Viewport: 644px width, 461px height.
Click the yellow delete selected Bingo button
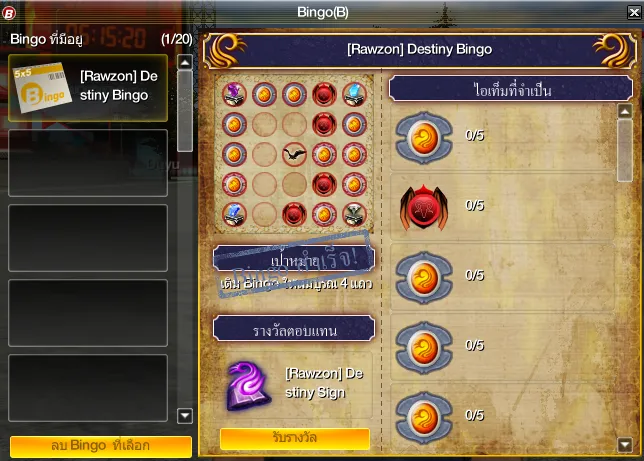point(100,446)
